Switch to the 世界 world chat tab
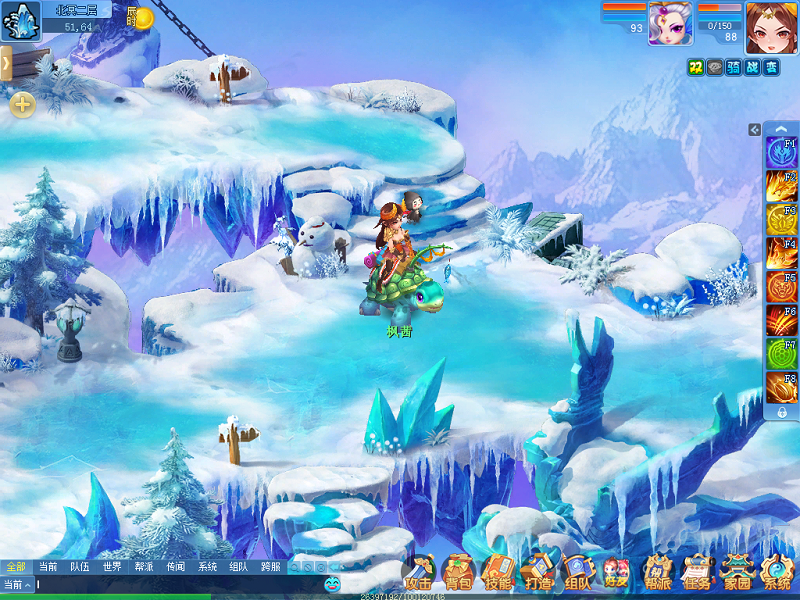The height and width of the screenshot is (600, 800). 112,566
